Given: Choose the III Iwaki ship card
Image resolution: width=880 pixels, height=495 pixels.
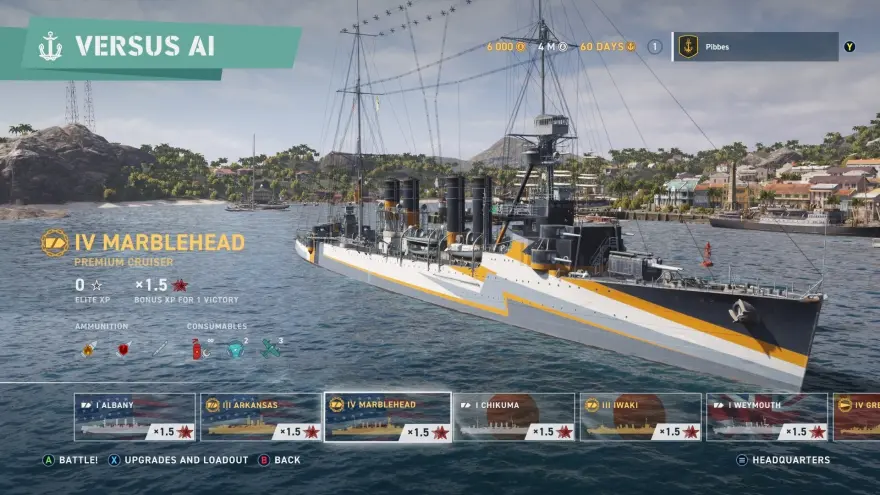Looking at the screenshot, I should click(x=640, y=417).
